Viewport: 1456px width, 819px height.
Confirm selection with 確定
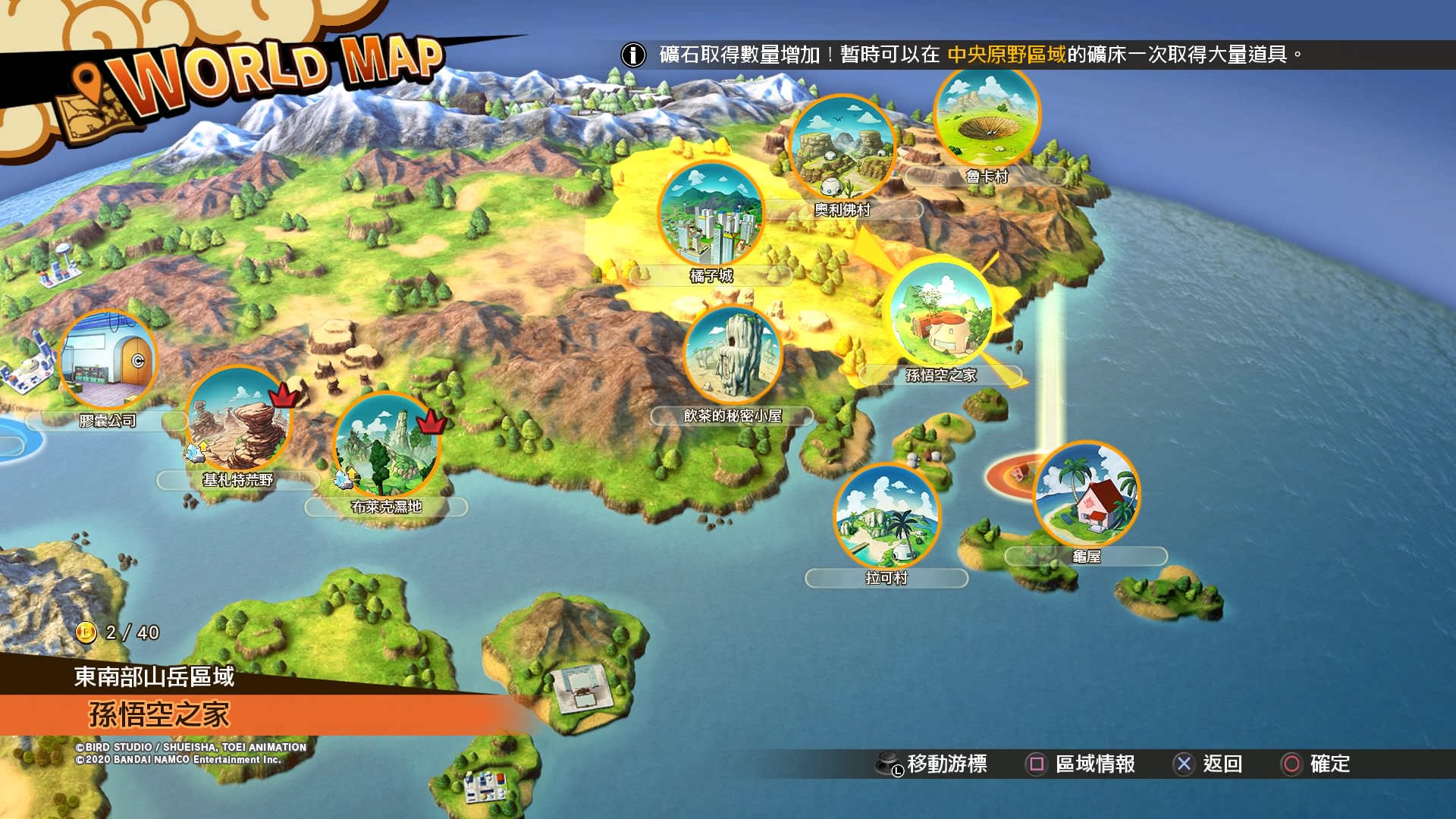(x=1316, y=764)
